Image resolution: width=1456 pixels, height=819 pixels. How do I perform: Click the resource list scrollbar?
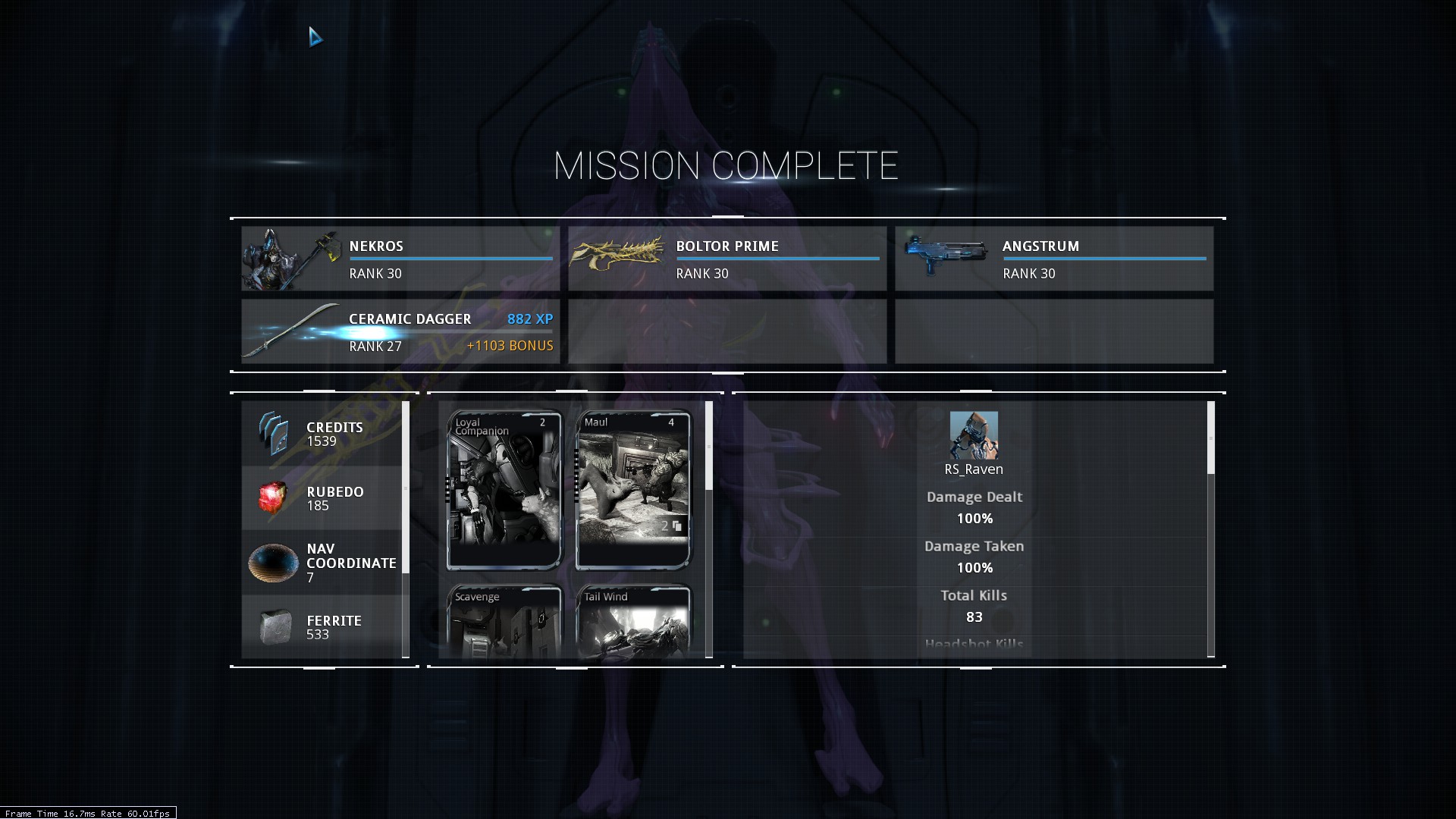pyautogui.click(x=406, y=487)
